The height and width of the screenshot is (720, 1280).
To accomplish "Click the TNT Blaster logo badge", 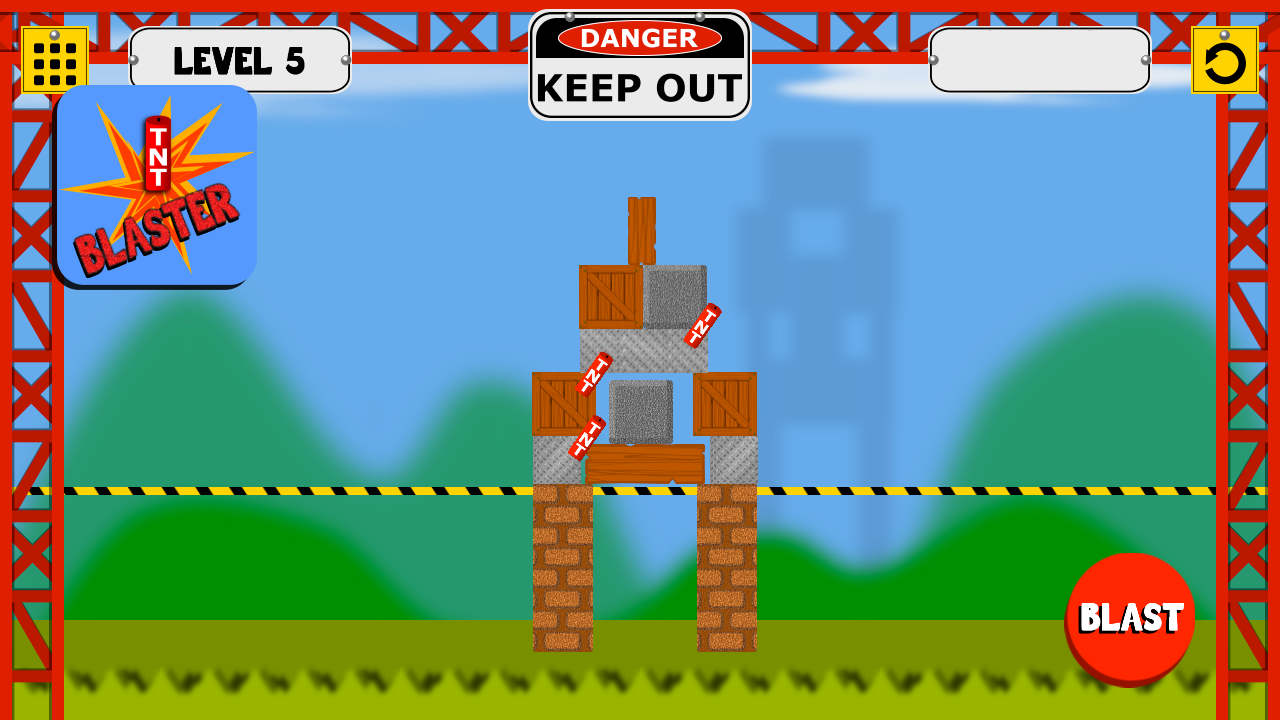I will (x=156, y=185).
